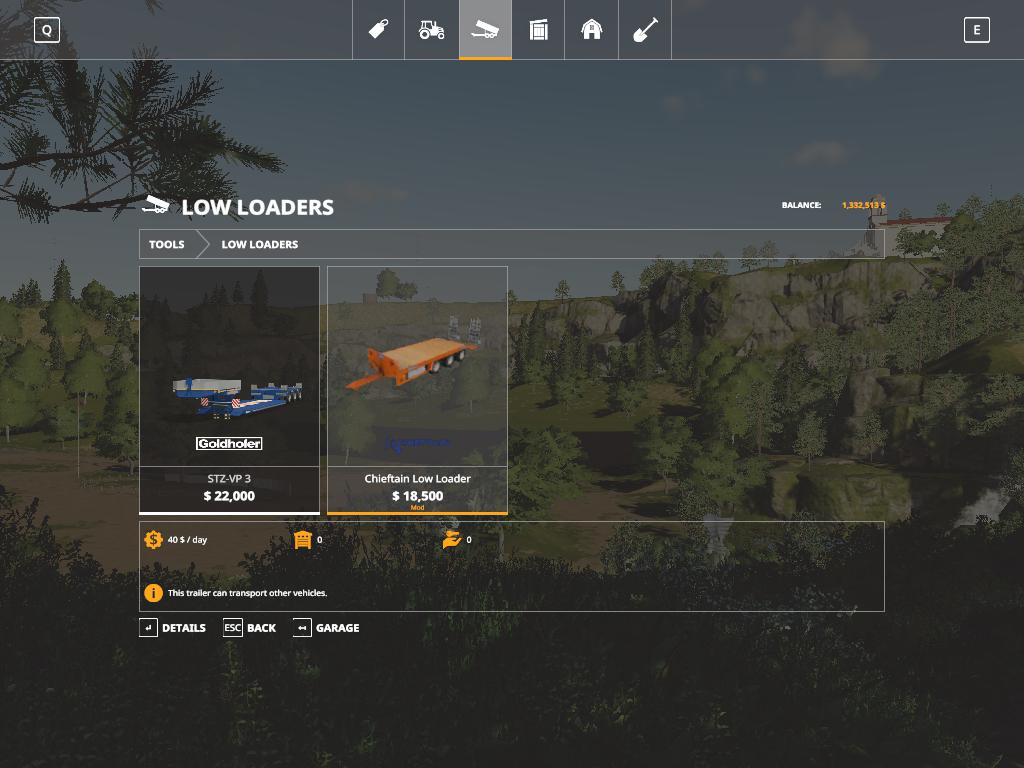Select the trailer tools tab

pos(485,30)
